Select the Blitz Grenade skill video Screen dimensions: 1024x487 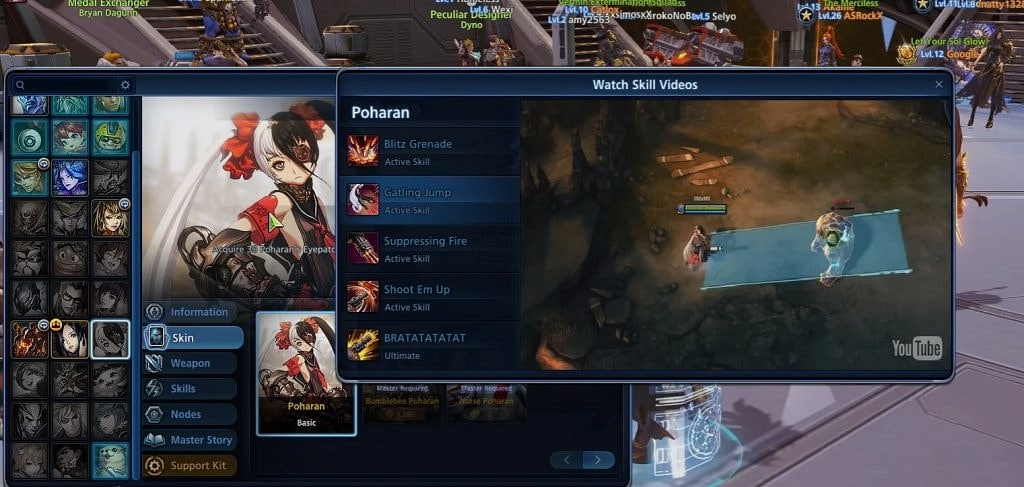tap(431, 150)
